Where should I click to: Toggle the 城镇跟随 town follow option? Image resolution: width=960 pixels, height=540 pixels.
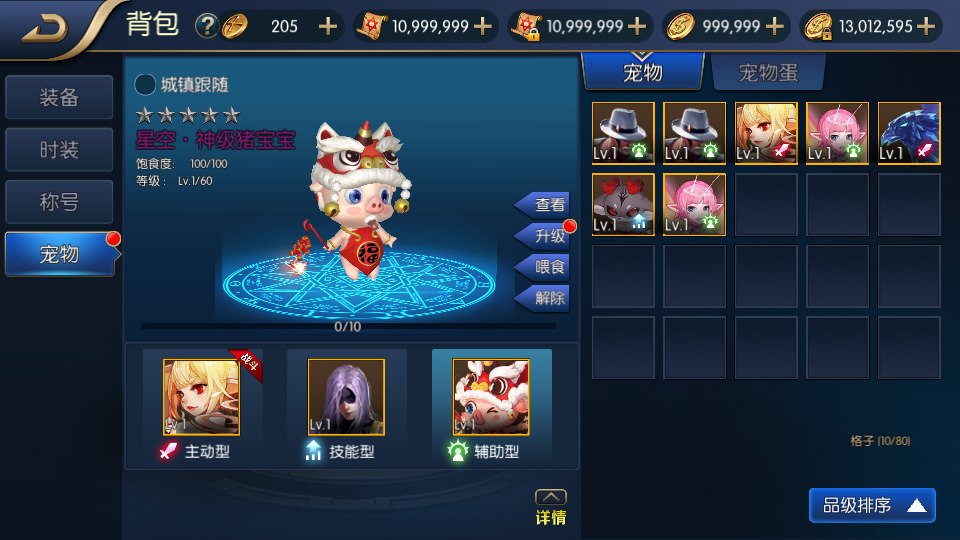click(x=146, y=85)
